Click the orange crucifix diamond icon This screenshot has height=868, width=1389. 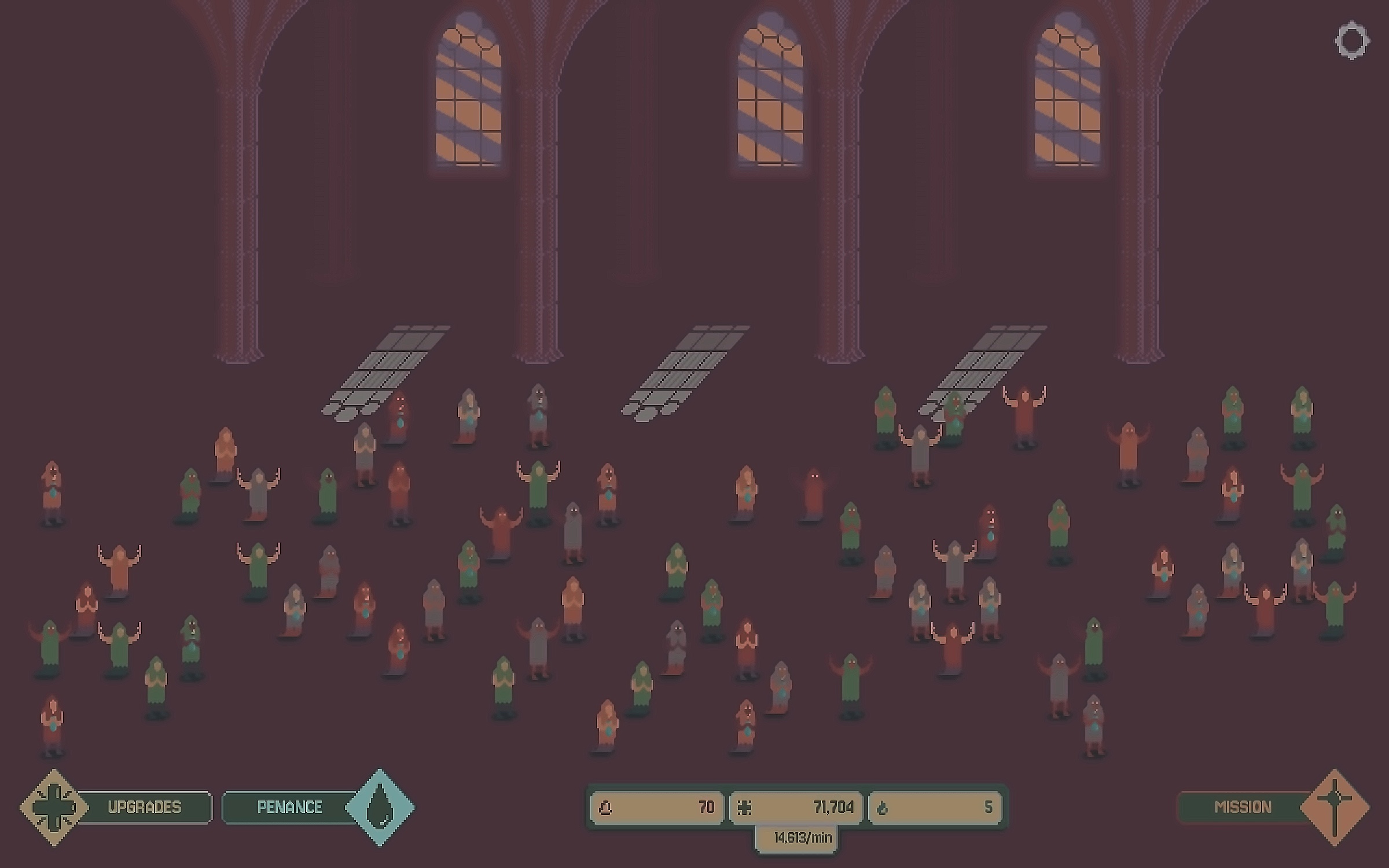point(1335,807)
